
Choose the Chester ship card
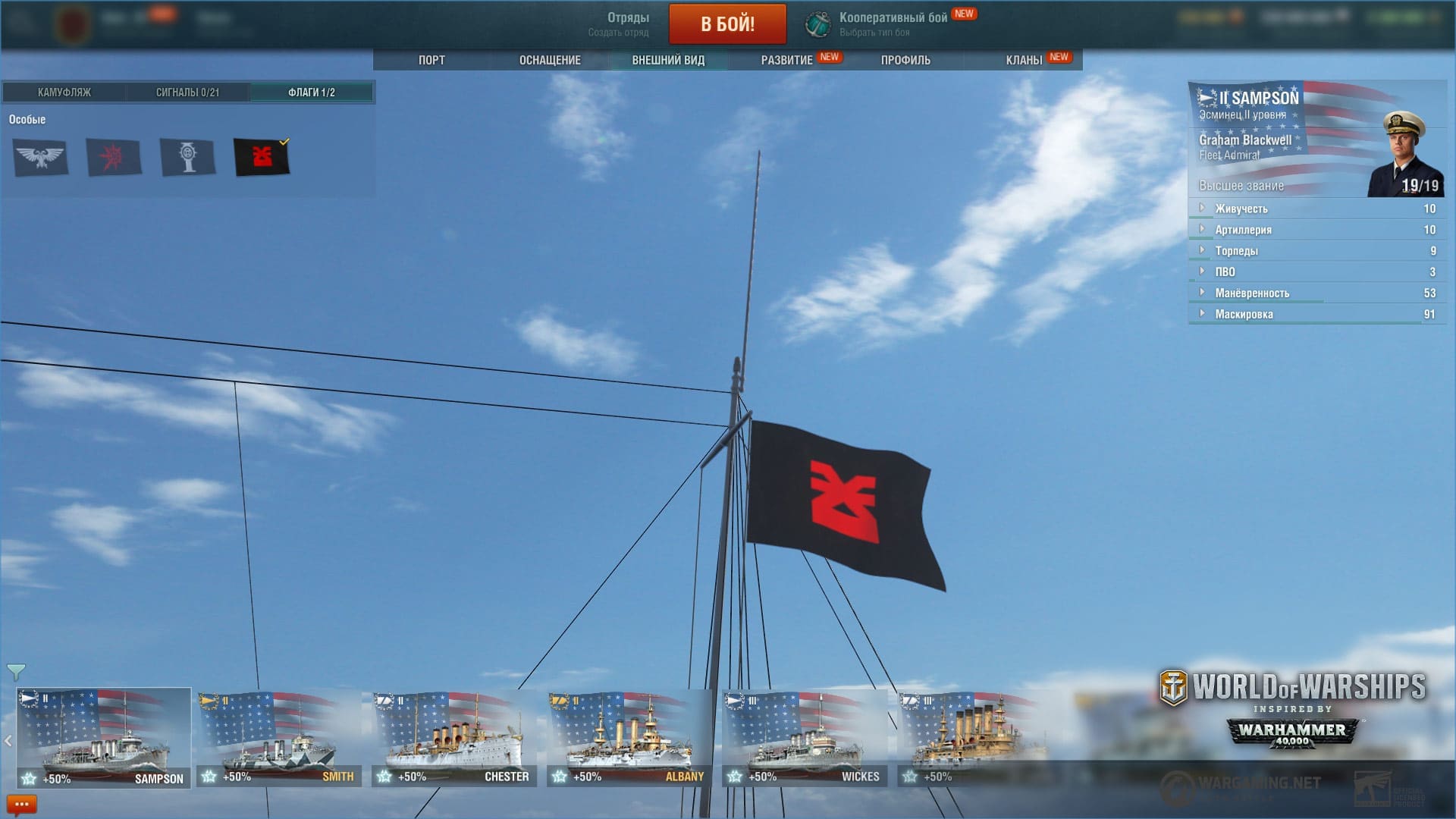pos(454,739)
